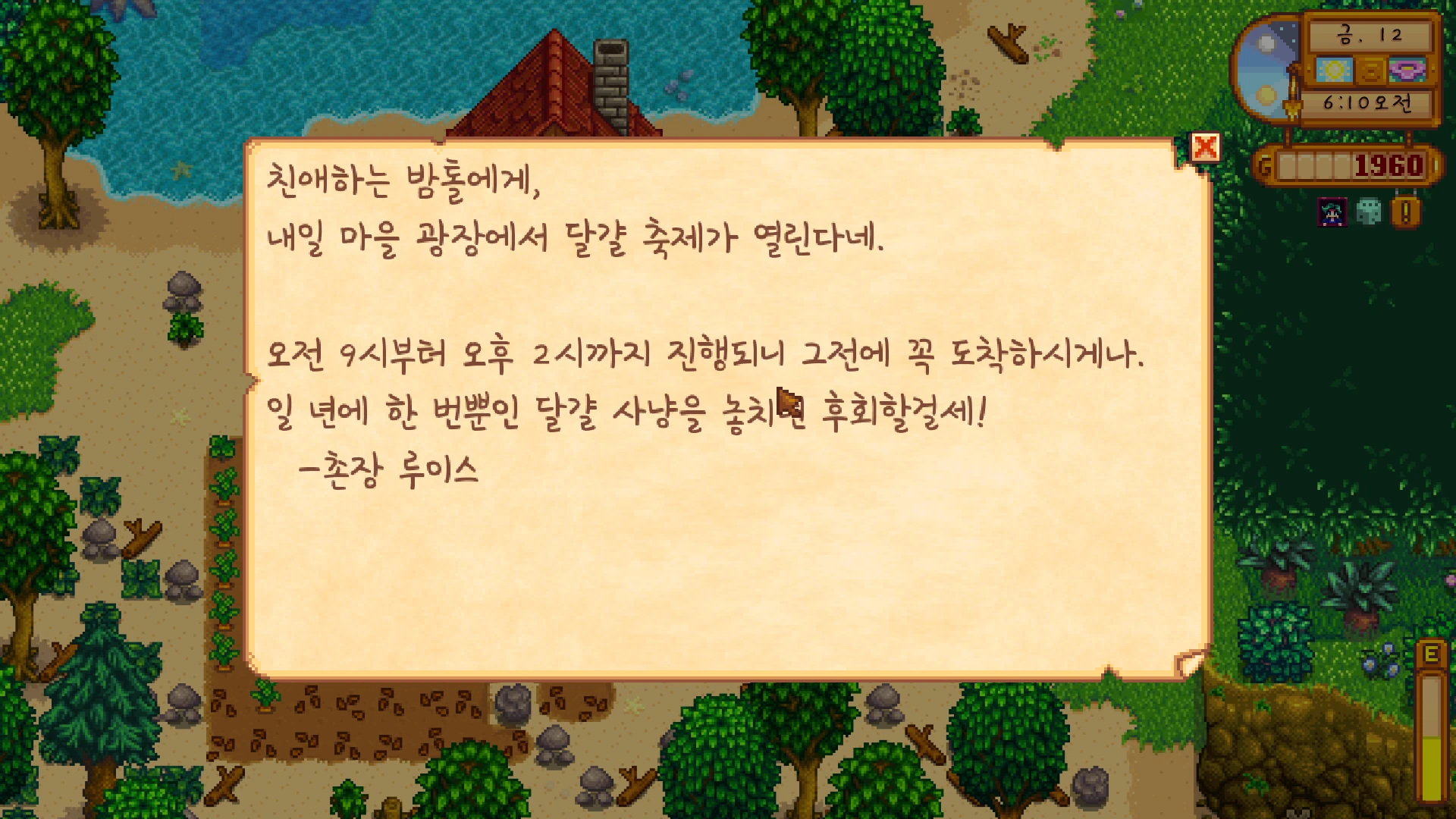Click the character portrait buff icon

point(1332,212)
